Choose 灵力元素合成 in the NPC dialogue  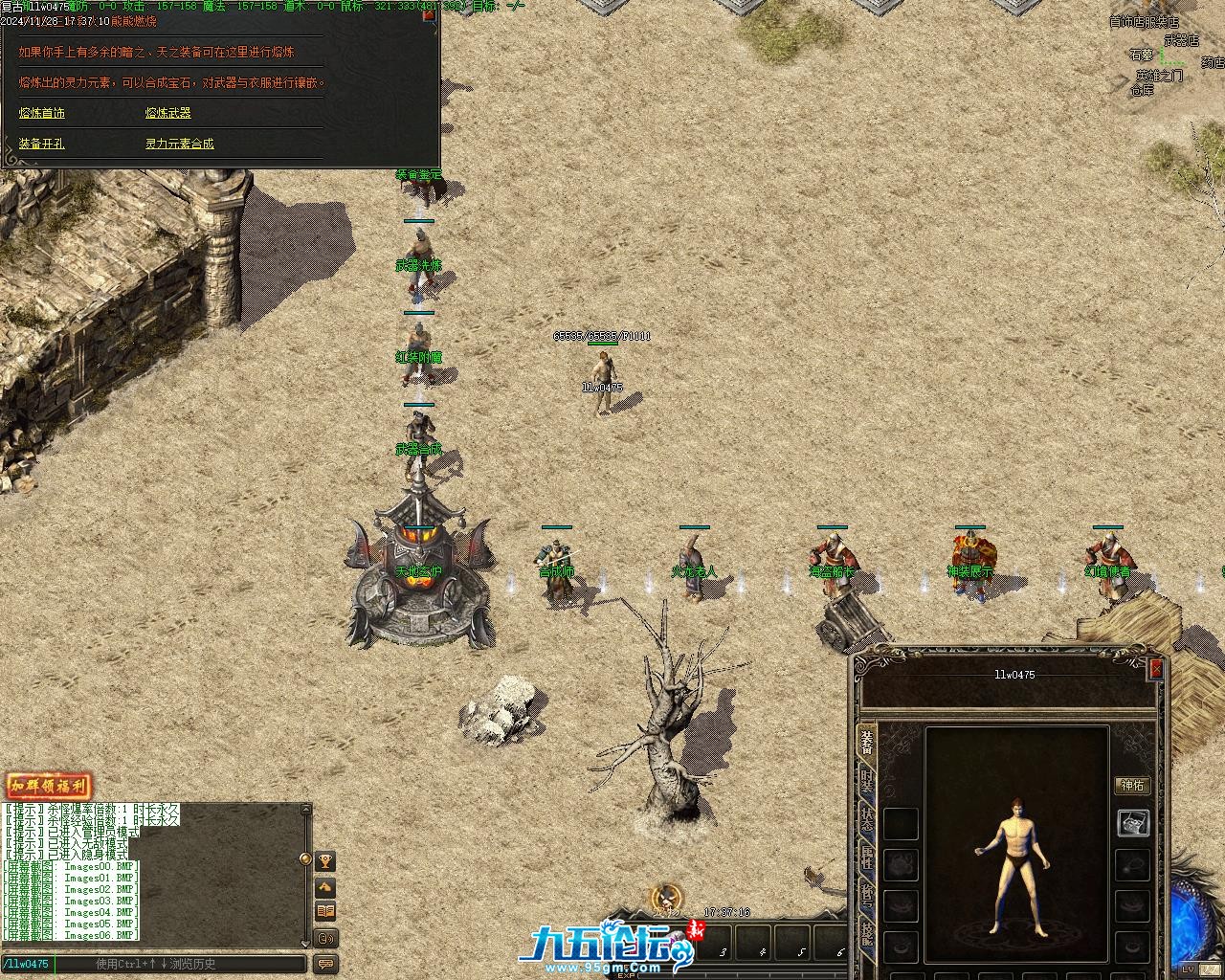(x=180, y=144)
